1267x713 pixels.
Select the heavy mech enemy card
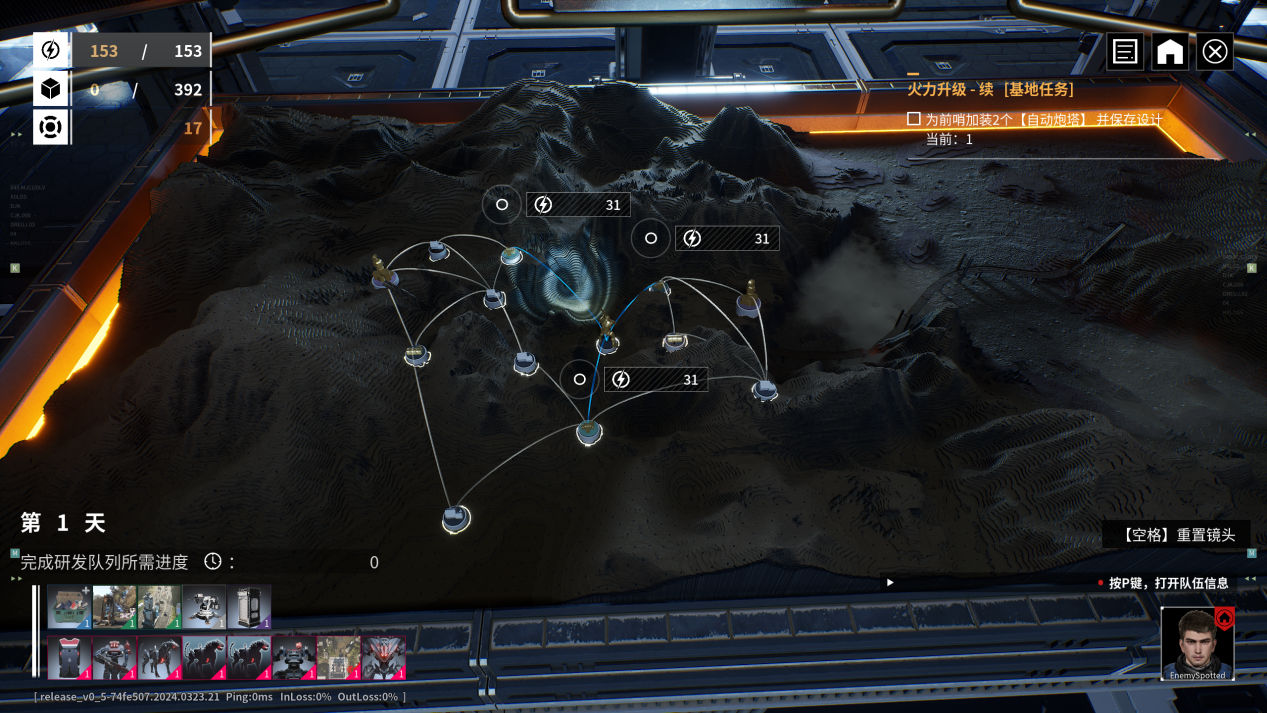point(294,658)
